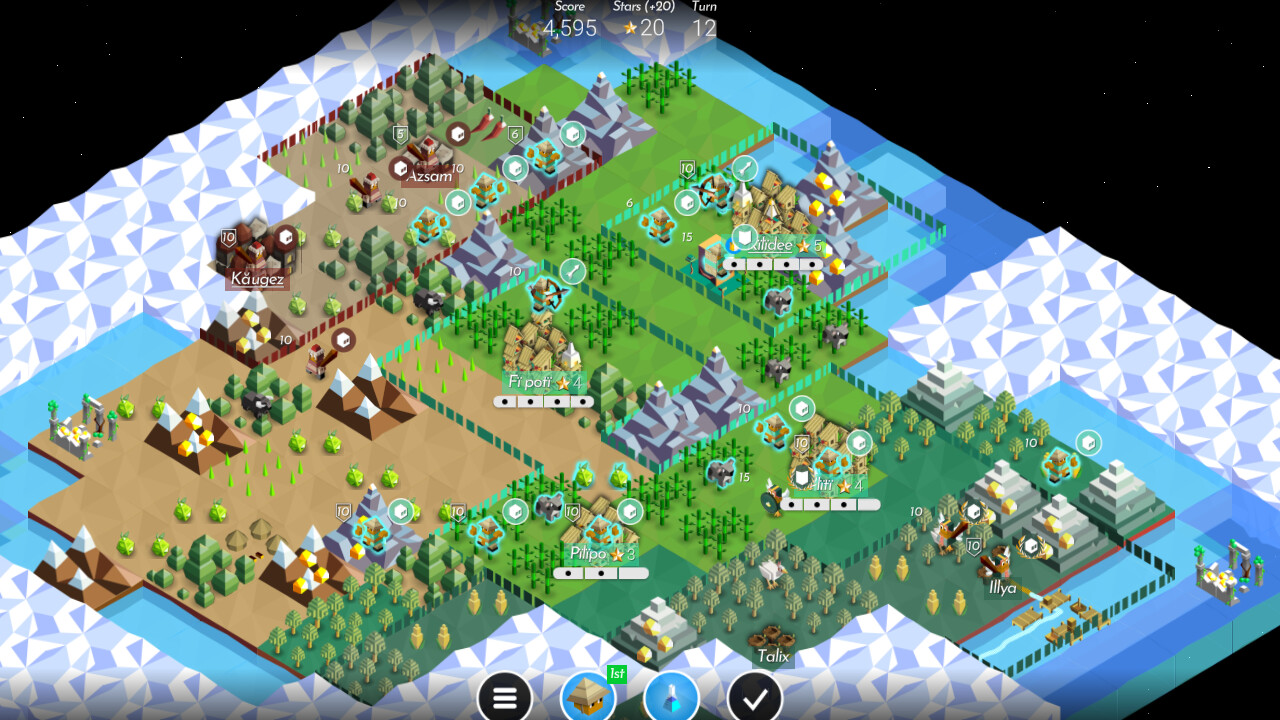
Task: Click the level 6 badge above Azsam's territory
Action: pos(514,133)
